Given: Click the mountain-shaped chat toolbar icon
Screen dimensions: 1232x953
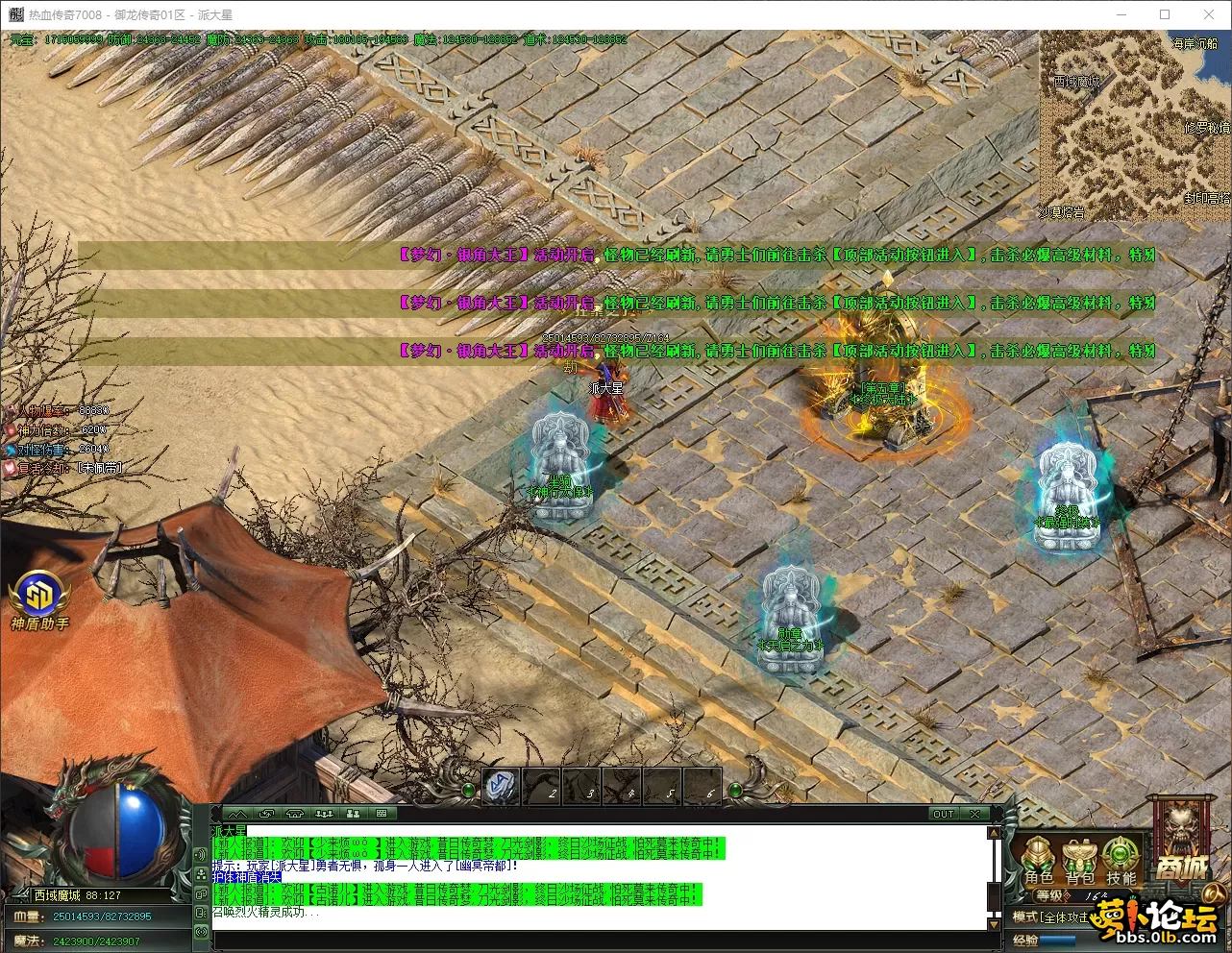Looking at the screenshot, I should [x=237, y=814].
